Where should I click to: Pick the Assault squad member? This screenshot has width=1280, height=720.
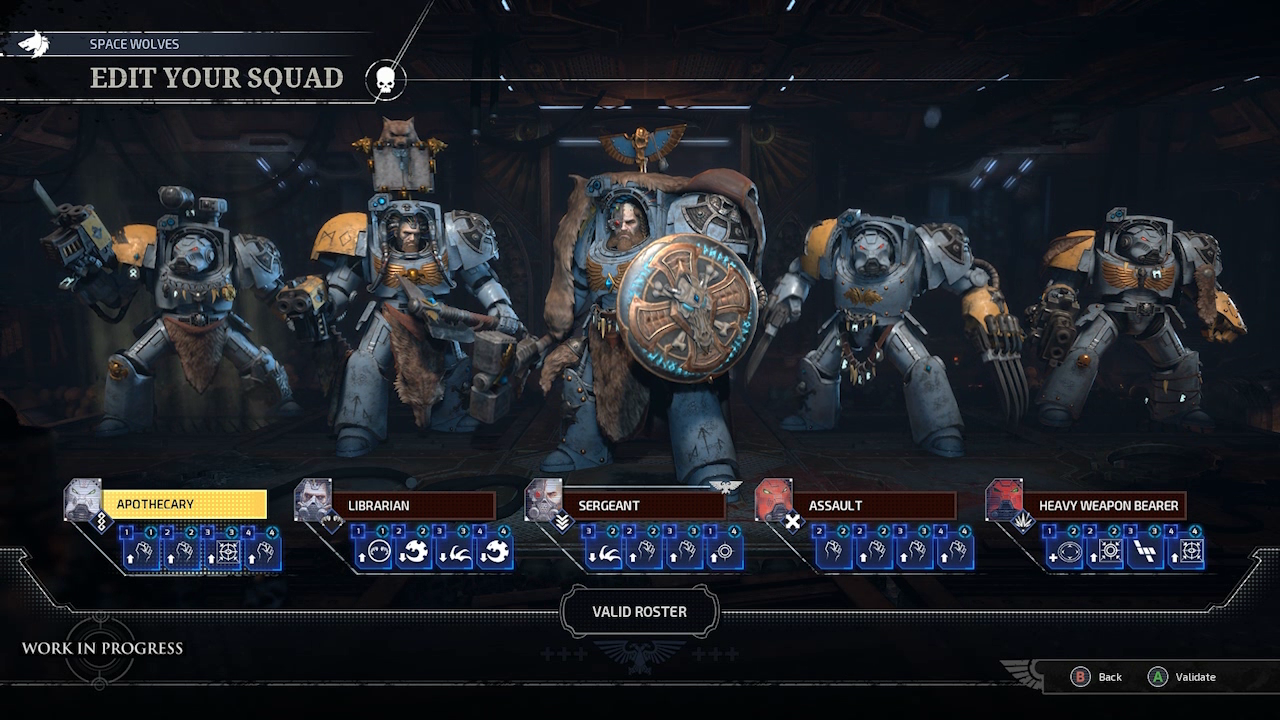[873, 506]
